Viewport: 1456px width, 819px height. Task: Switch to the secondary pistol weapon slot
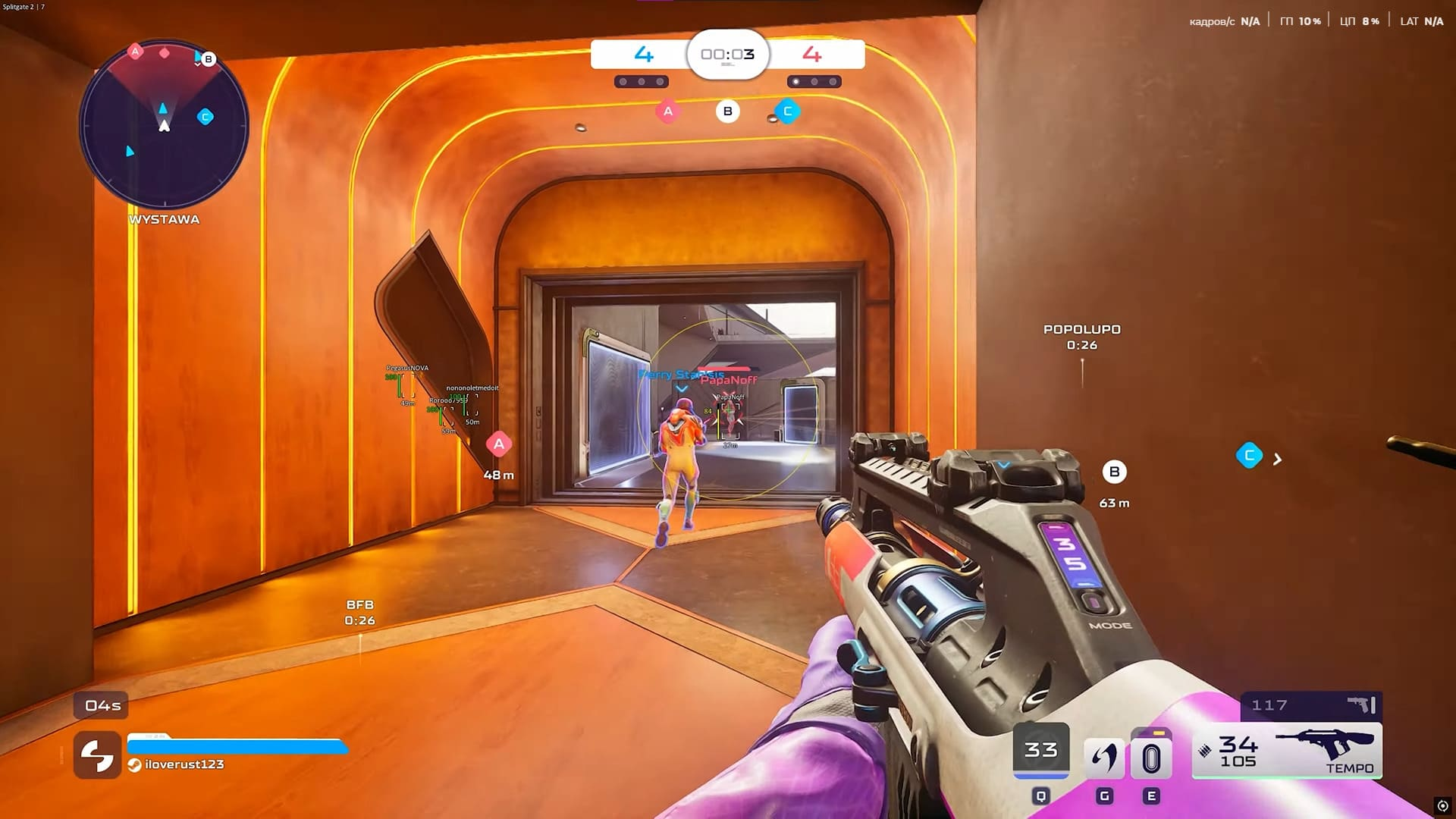tap(1311, 705)
